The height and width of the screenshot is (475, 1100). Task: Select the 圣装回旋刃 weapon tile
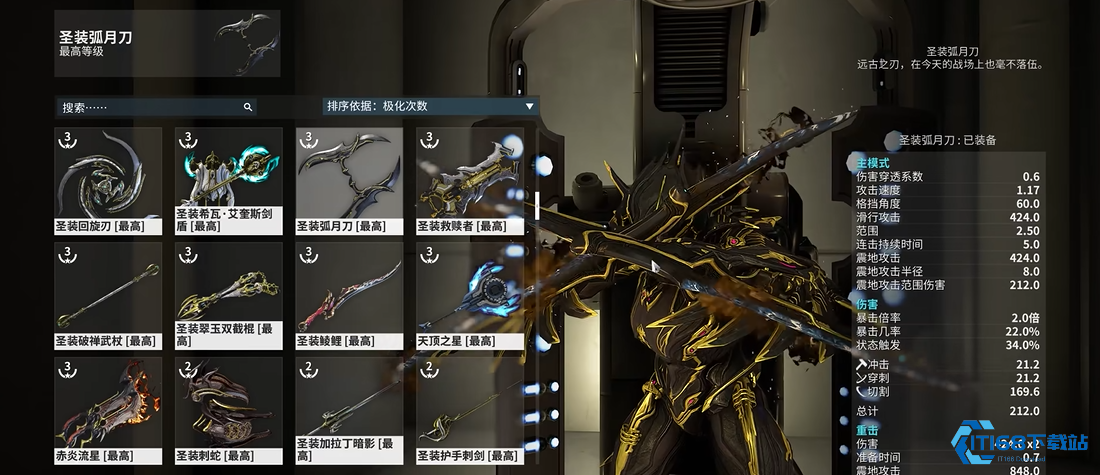108,179
